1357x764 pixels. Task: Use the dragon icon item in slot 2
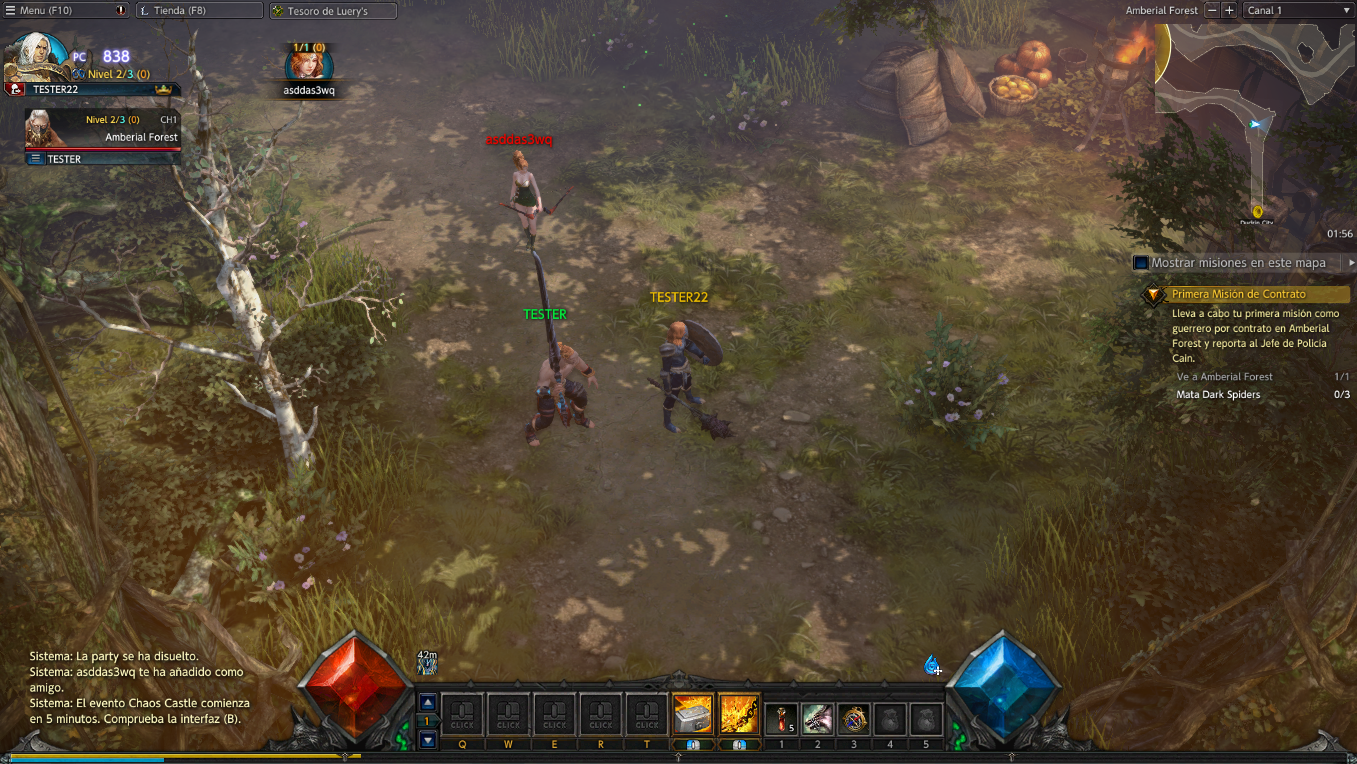pos(817,718)
